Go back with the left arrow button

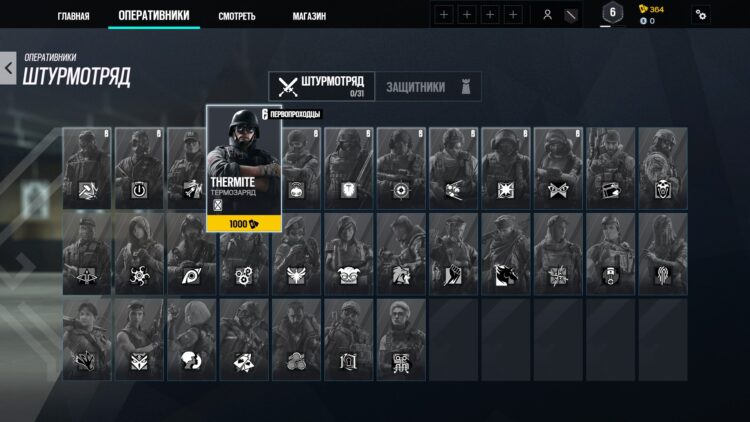(x=9, y=69)
